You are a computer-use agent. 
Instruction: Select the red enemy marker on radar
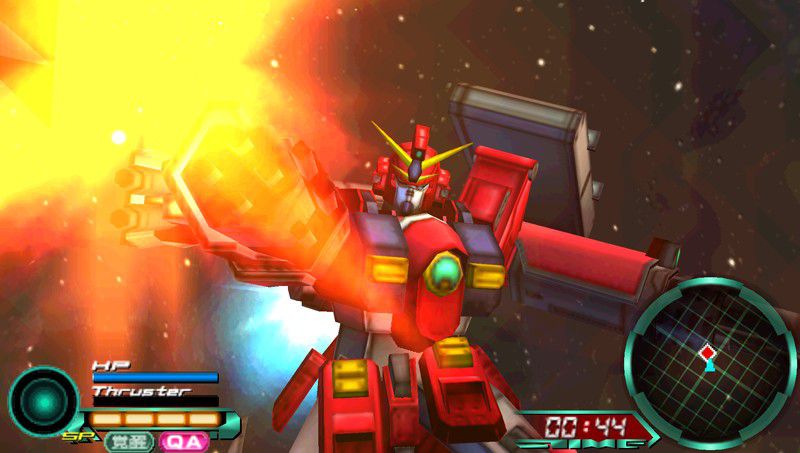707,352
